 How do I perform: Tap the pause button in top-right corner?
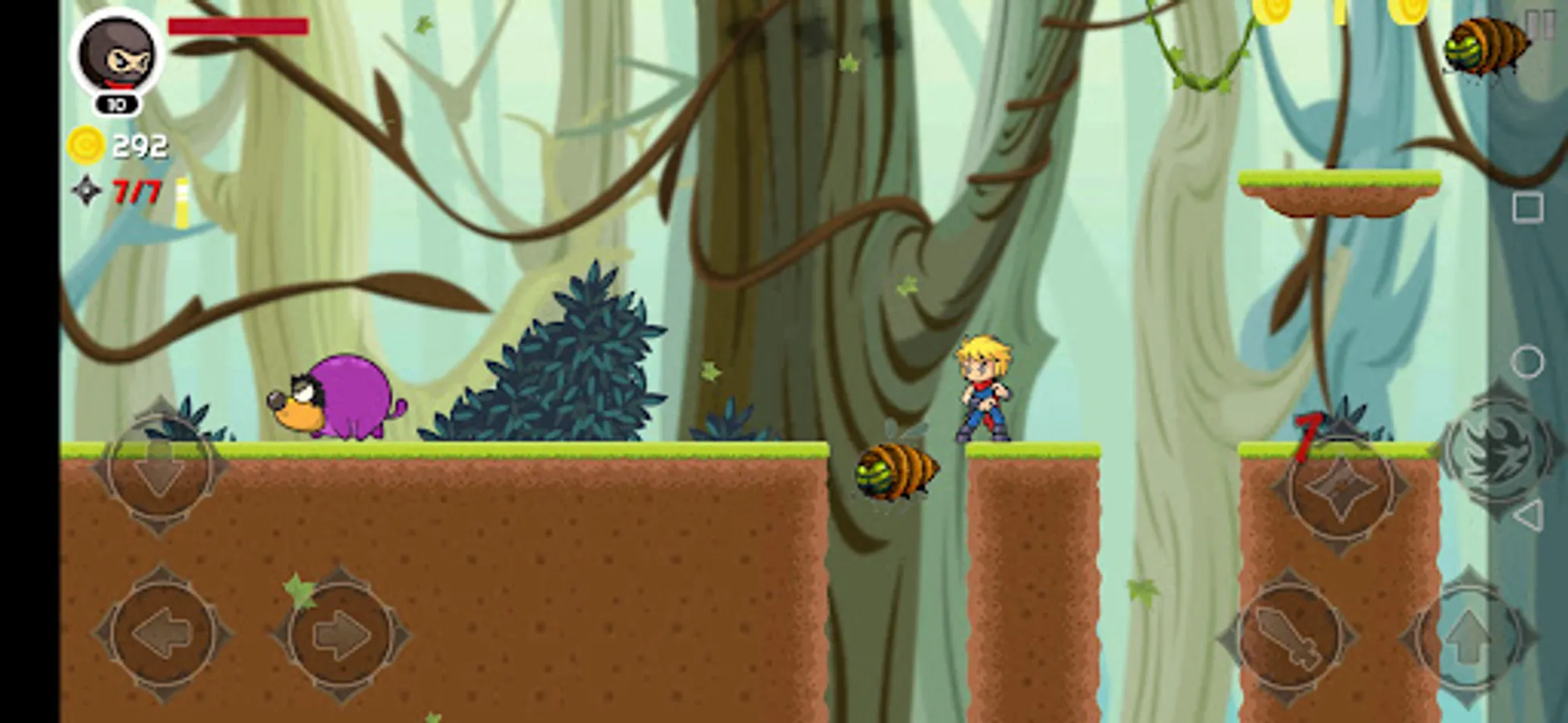pos(1539,26)
